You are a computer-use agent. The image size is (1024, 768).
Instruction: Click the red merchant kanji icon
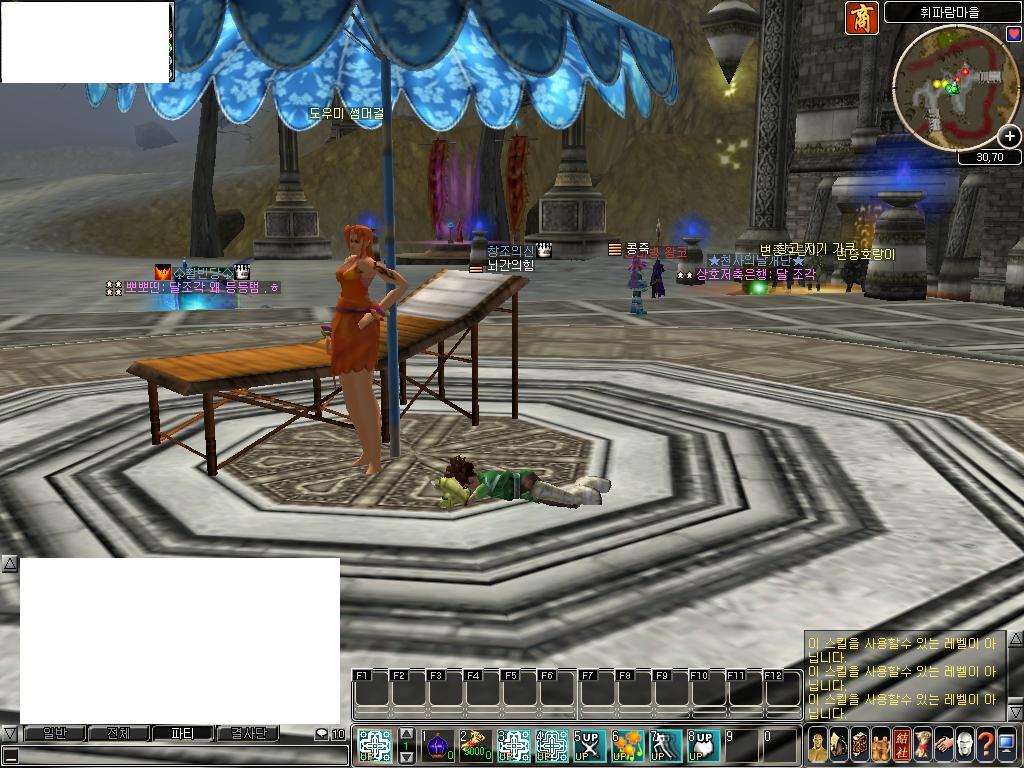pyautogui.click(x=862, y=18)
